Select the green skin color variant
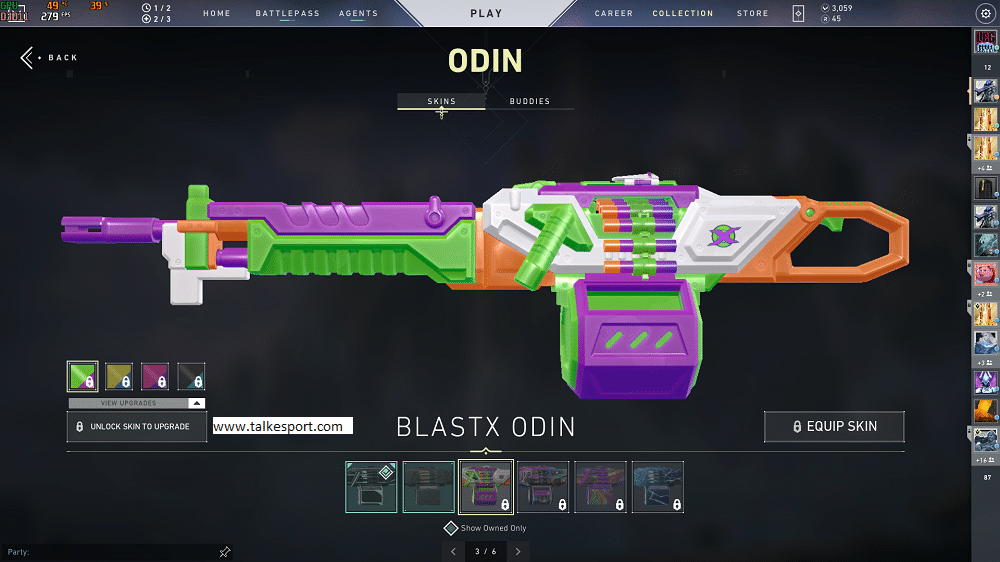This screenshot has width=1000, height=562. coord(82,376)
